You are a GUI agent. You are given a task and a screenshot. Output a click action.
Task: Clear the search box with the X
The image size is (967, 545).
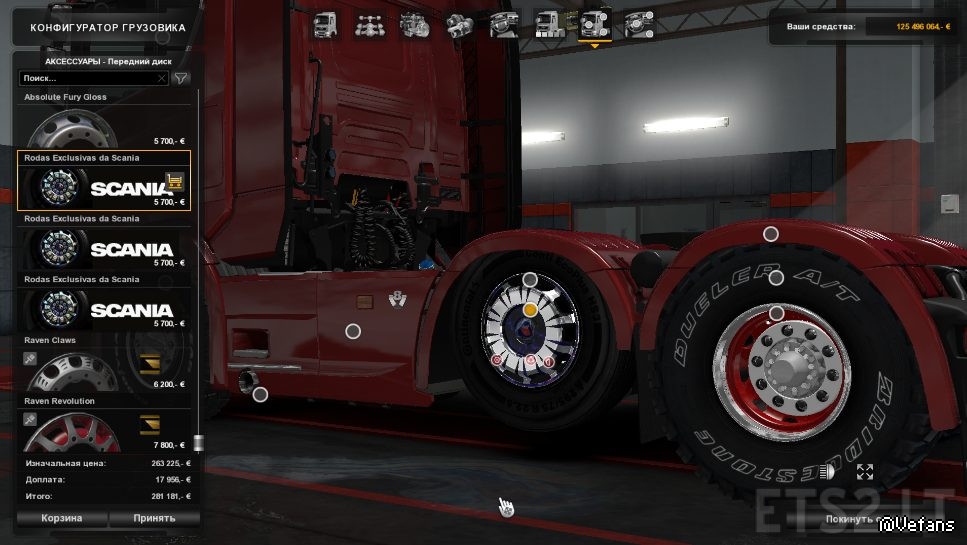pyautogui.click(x=162, y=77)
